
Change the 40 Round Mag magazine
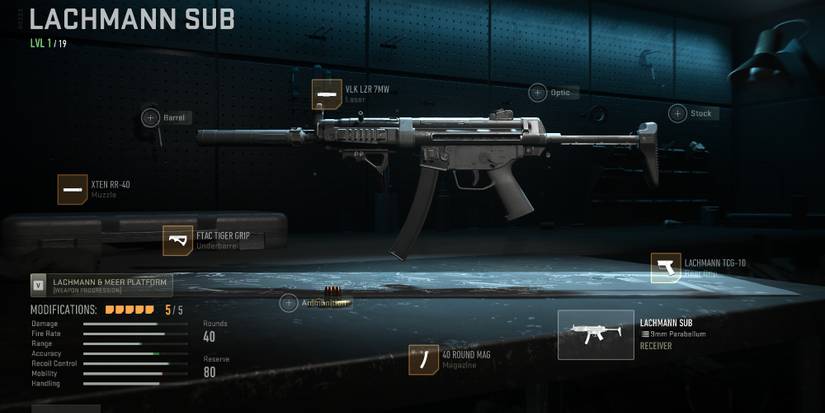pyautogui.click(x=424, y=360)
